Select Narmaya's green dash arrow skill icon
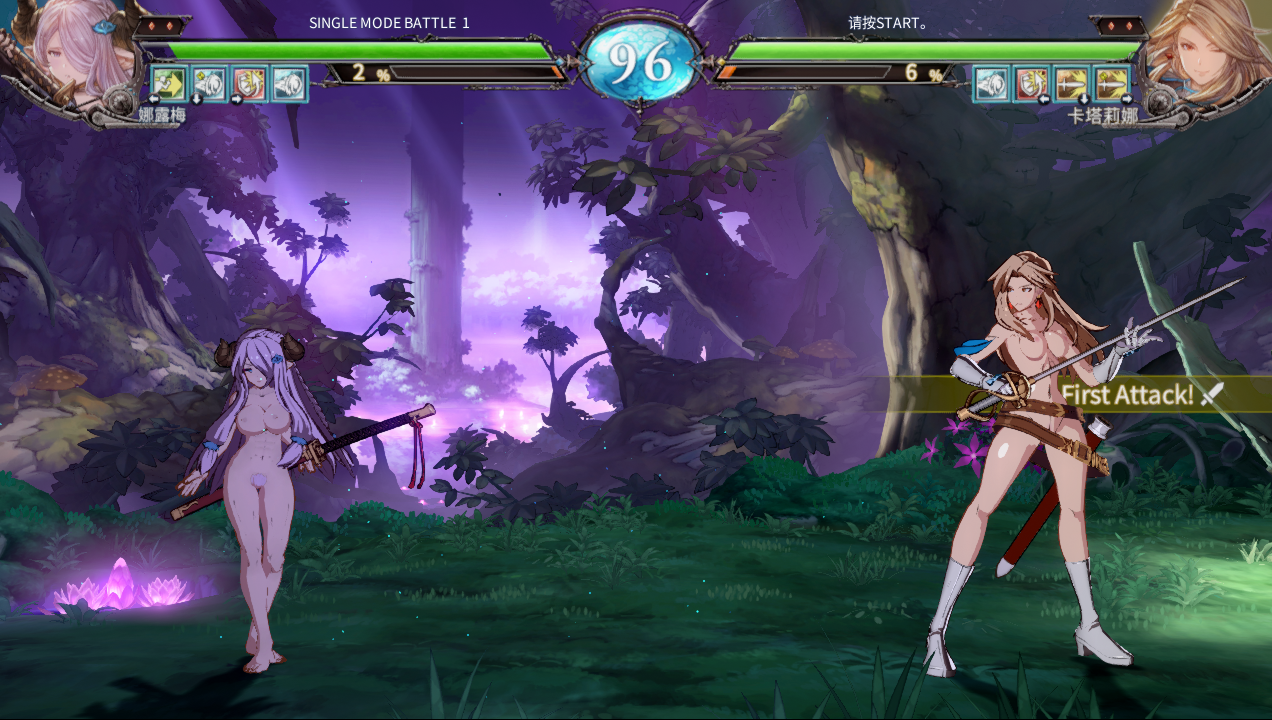This screenshot has height=720, width=1272. pos(169,84)
